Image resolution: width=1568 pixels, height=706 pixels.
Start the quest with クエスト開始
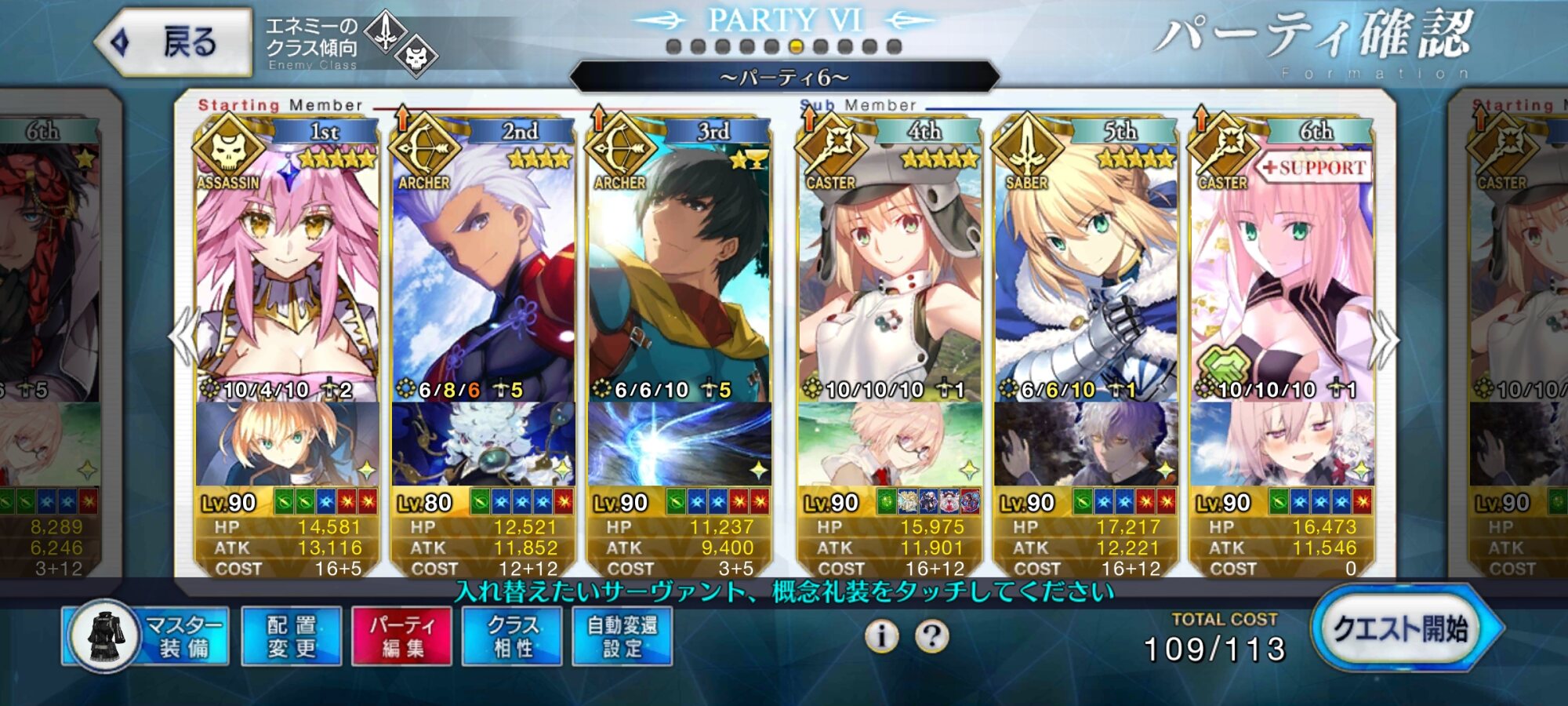click(x=1400, y=629)
